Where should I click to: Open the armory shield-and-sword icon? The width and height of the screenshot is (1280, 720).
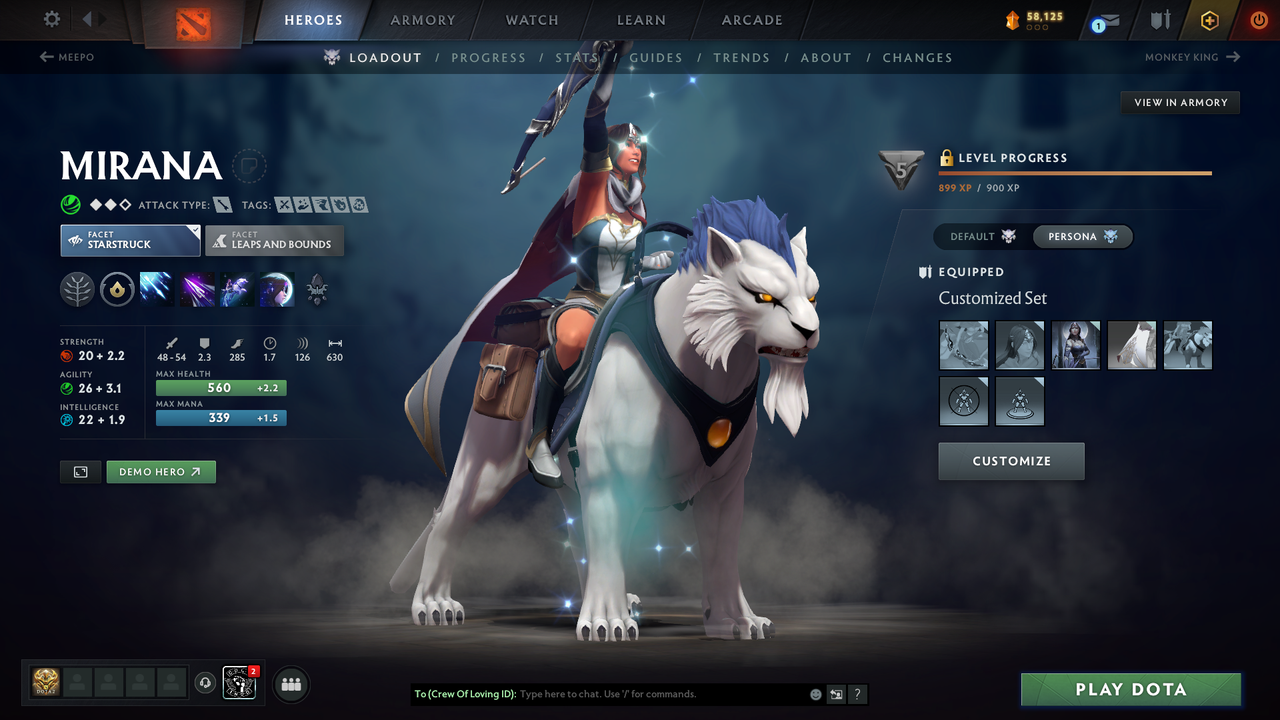(x=1158, y=20)
